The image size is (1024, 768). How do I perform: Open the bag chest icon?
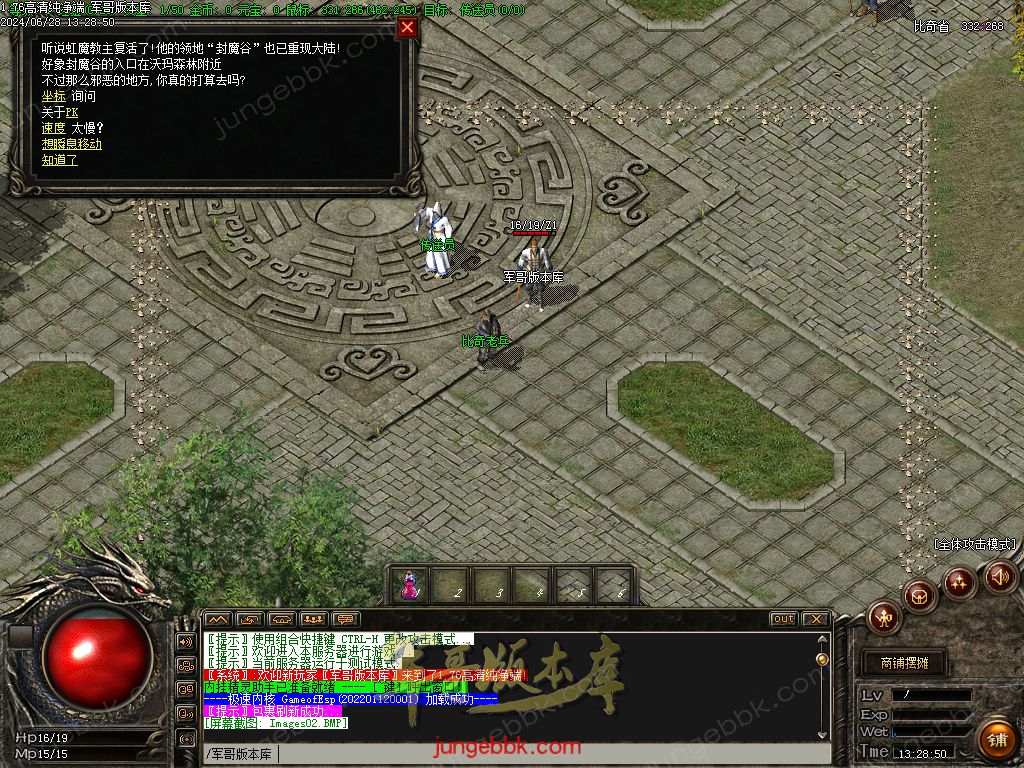[921, 597]
